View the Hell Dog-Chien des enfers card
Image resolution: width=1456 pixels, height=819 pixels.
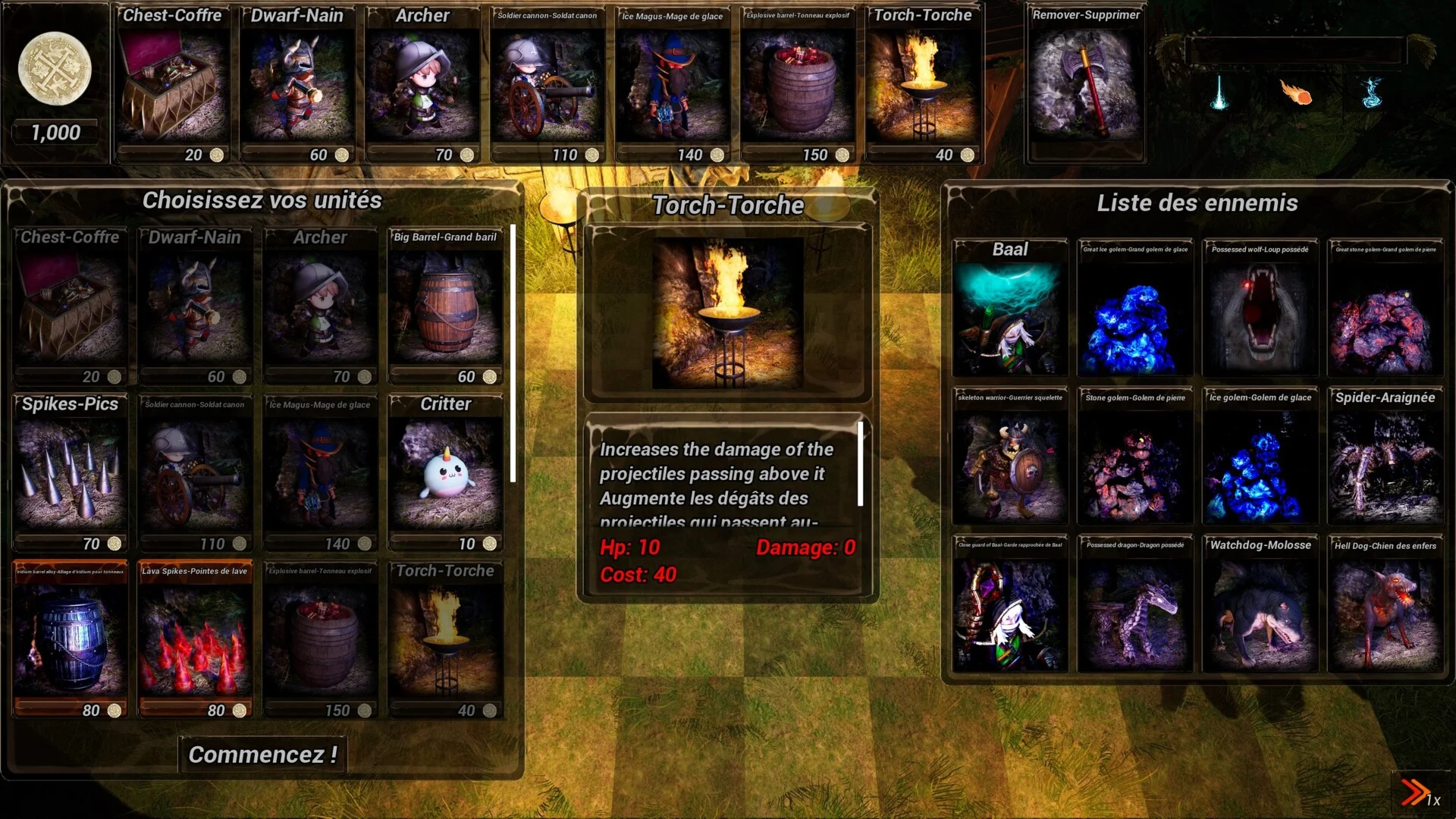(x=1385, y=605)
